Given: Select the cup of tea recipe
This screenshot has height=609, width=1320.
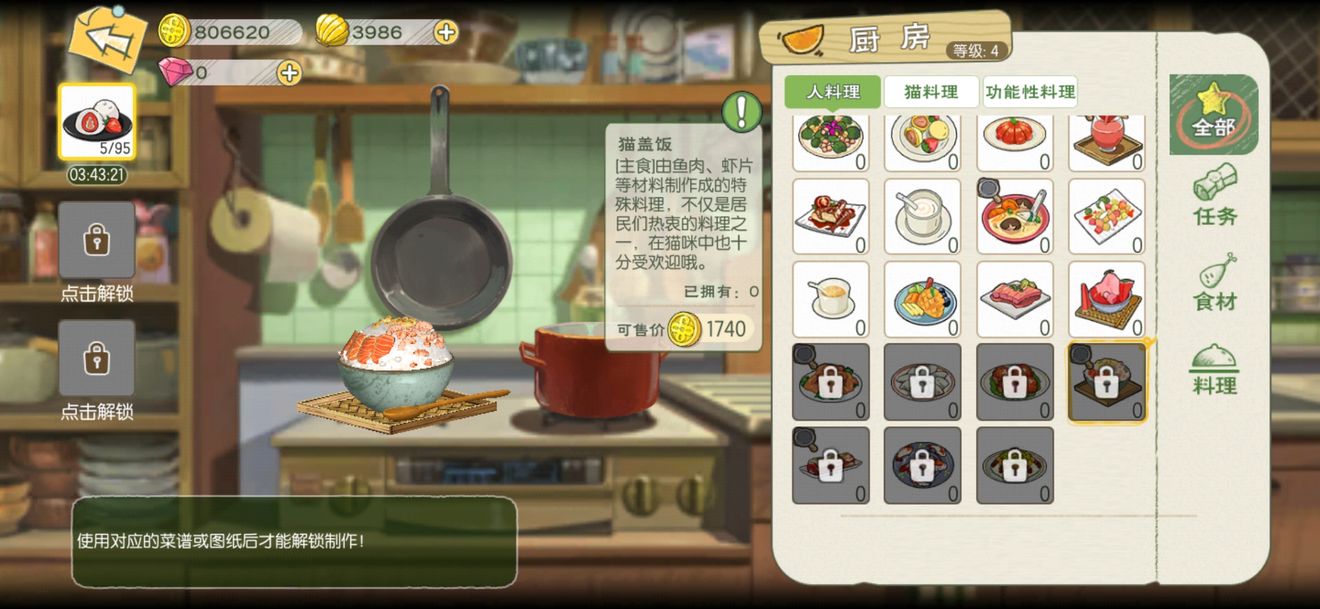Looking at the screenshot, I should [830, 299].
